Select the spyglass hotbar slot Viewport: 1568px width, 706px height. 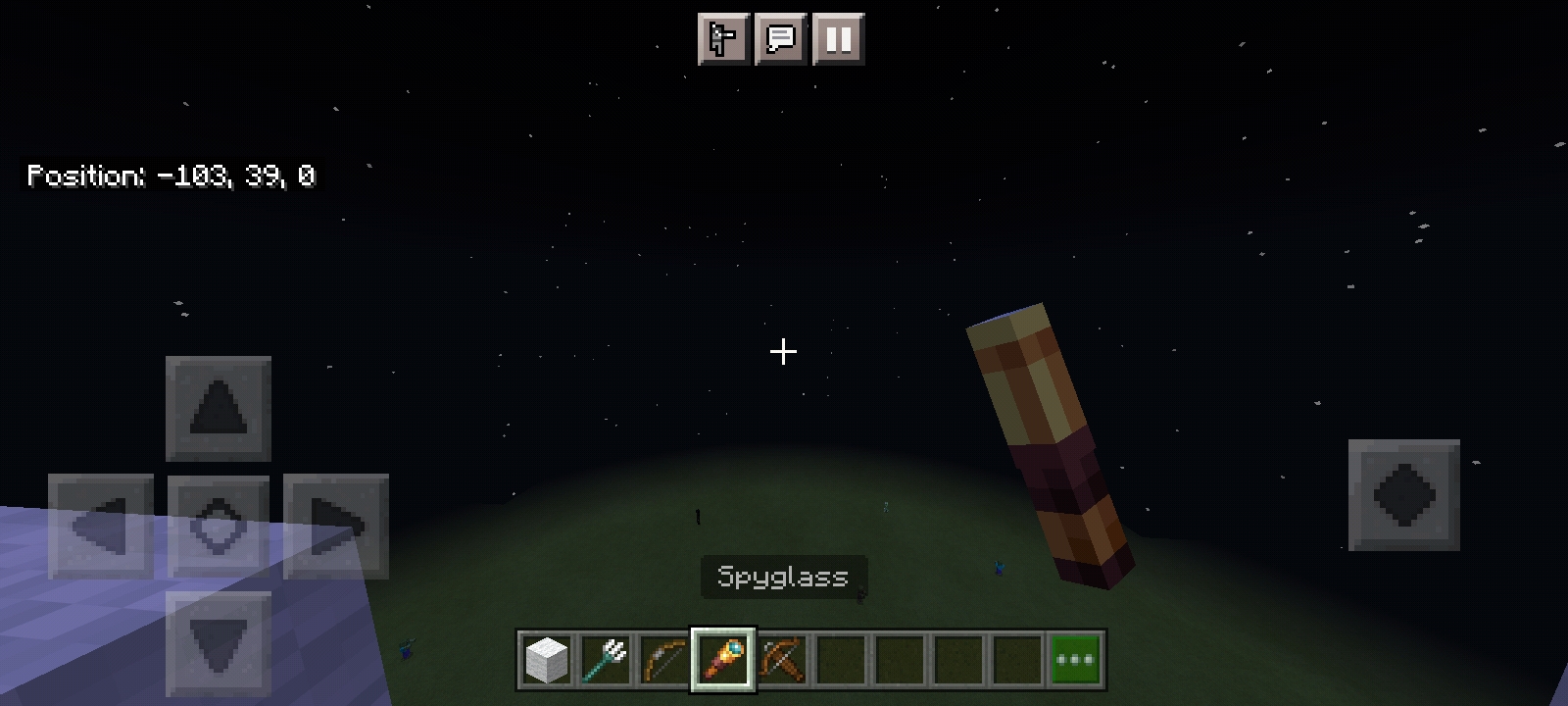723,660
